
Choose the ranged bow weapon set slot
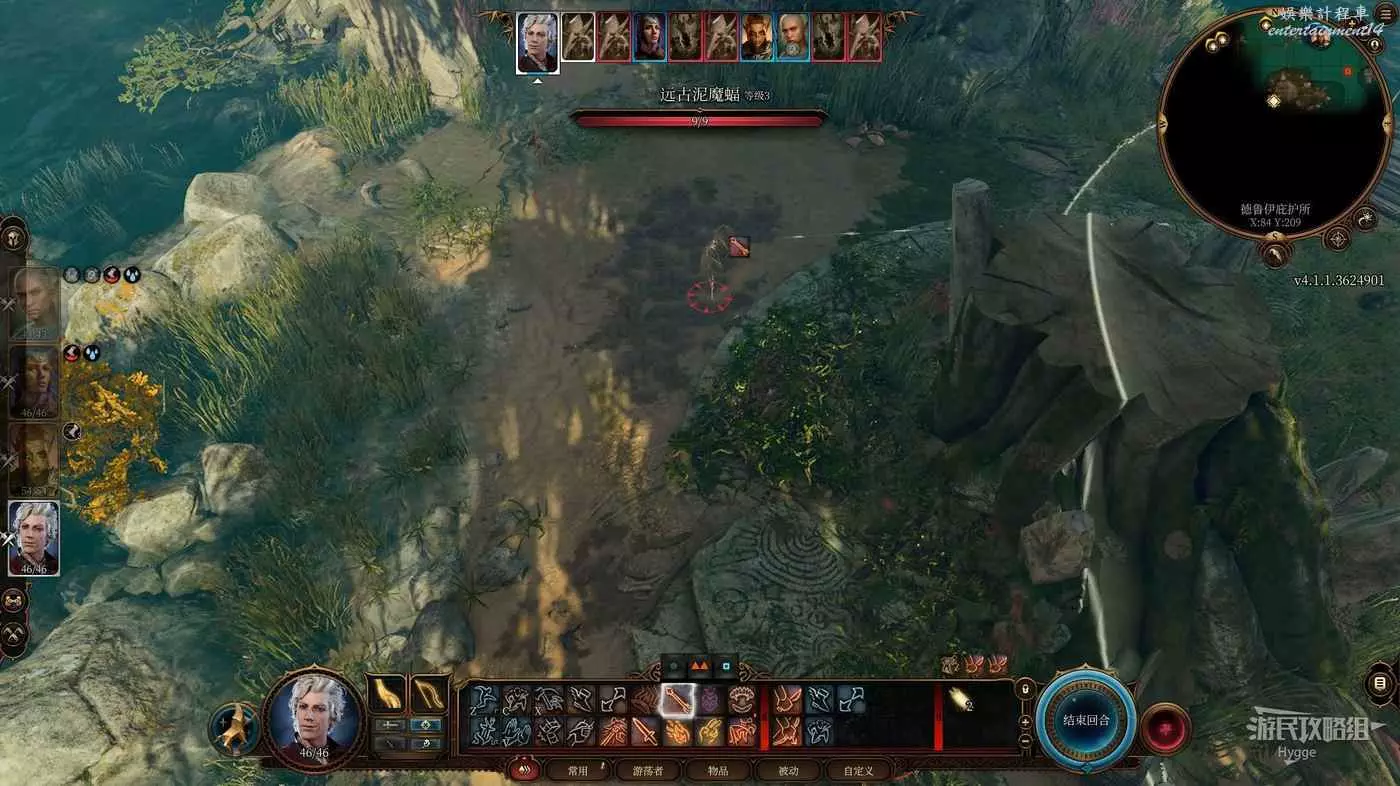click(428, 694)
